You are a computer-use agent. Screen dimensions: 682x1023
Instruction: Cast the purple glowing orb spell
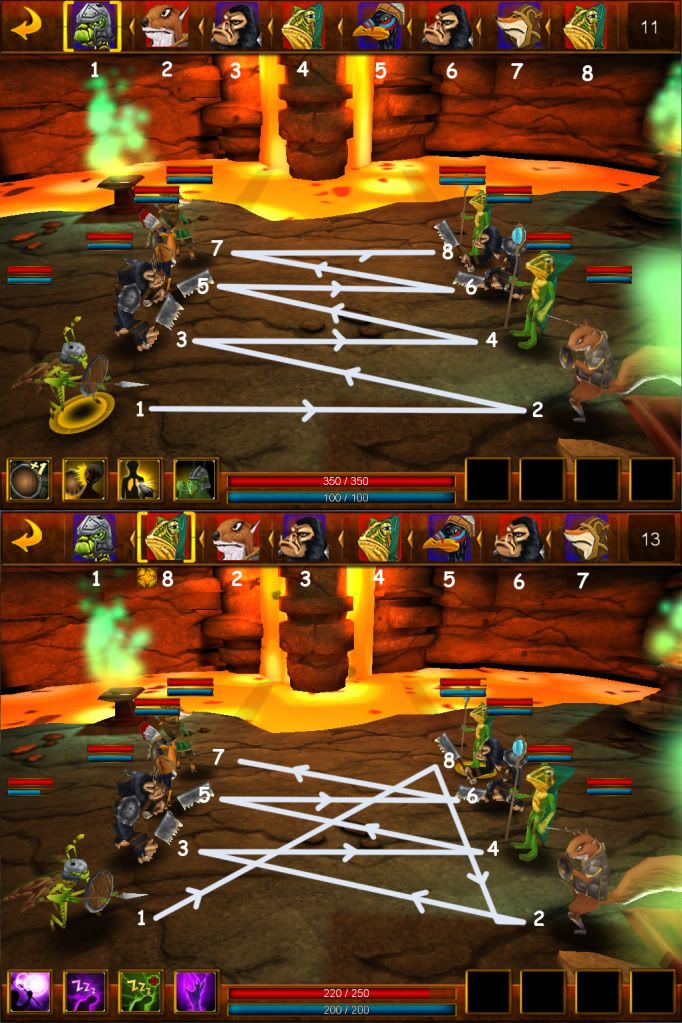(27, 990)
